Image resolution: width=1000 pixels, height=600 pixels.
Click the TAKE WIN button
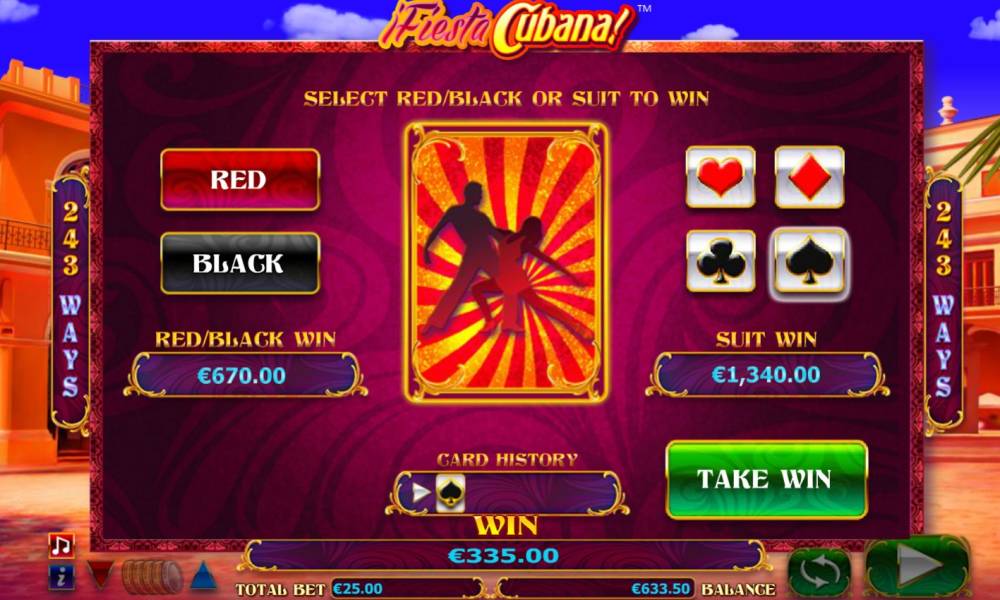[x=766, y=479]
